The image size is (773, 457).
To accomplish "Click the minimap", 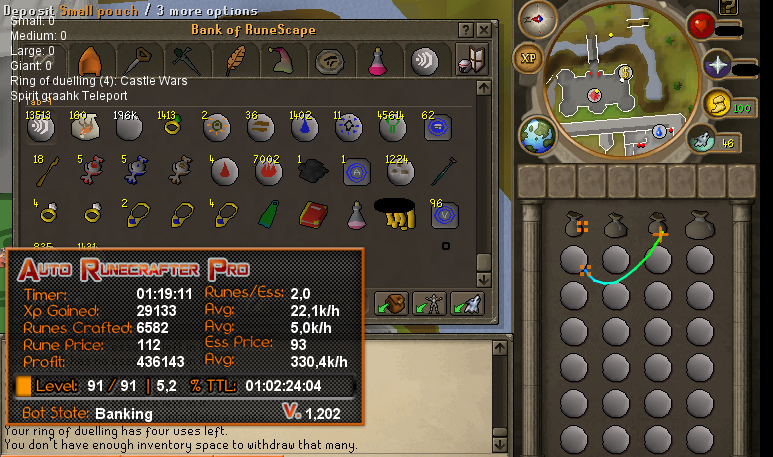I will (603, 88).
